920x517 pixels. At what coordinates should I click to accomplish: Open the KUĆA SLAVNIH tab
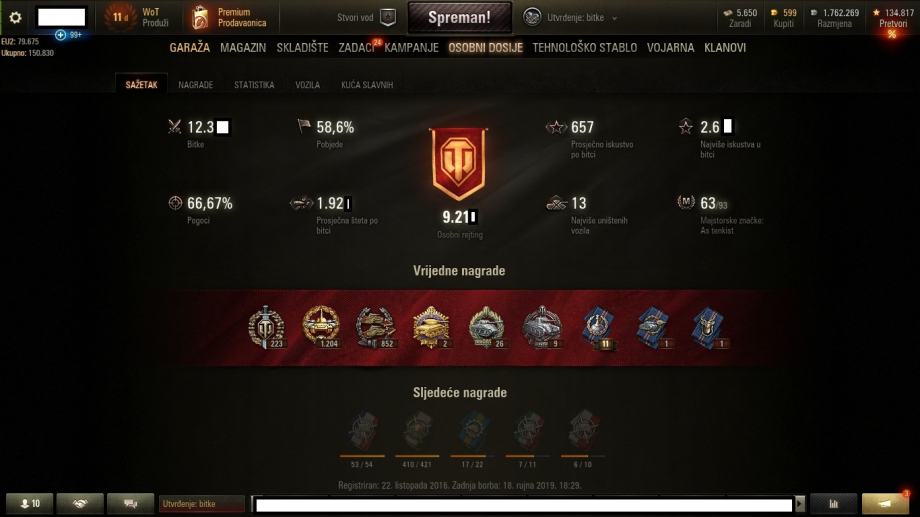(367, 85)
